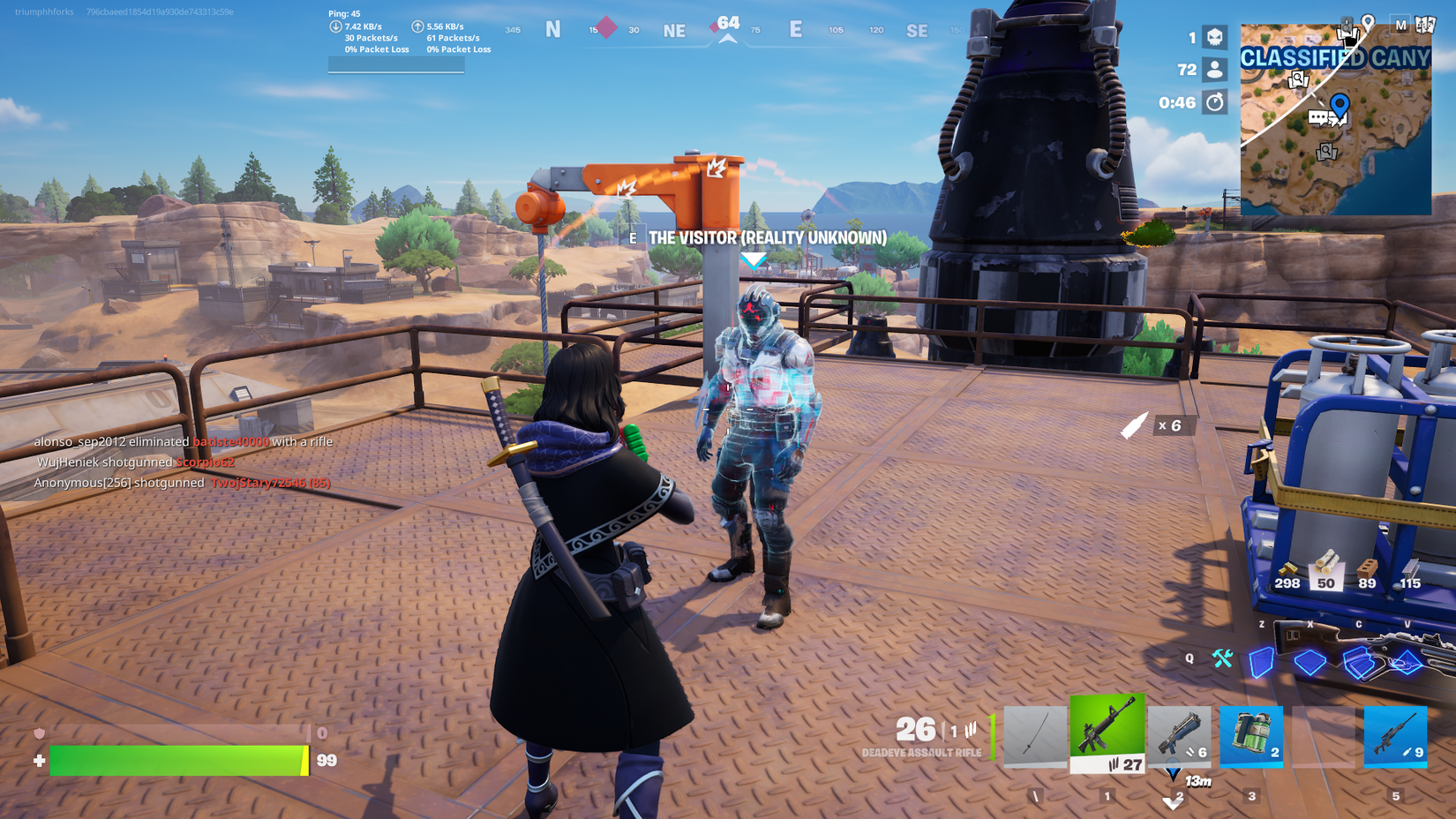
Task: Click the storm timer stopwatch icon
Action: (1216, 102)
